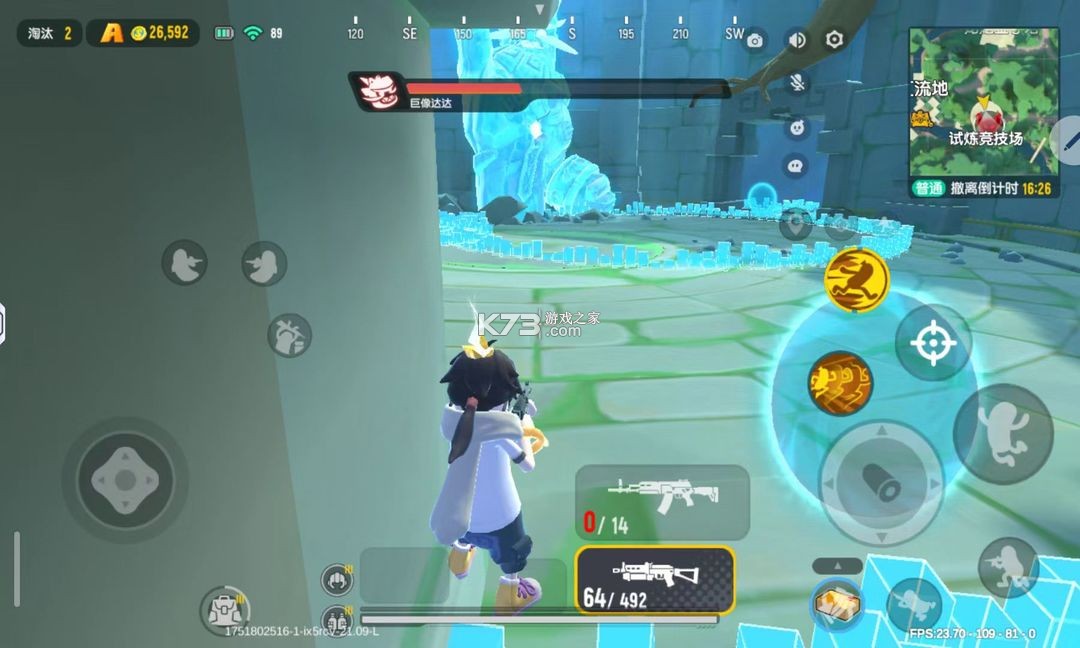Open the backpack inventory icon

click(x=223, y=609)
